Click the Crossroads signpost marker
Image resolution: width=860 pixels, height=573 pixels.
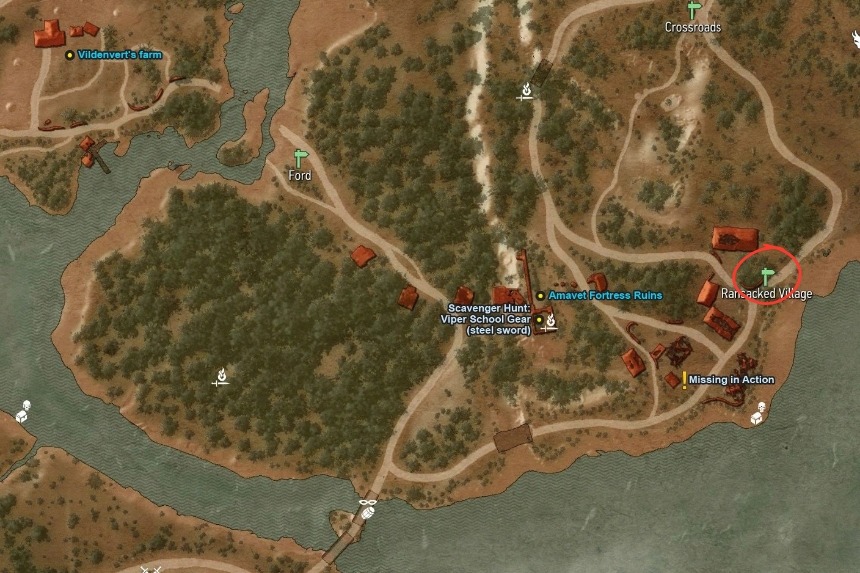point(693,10)
